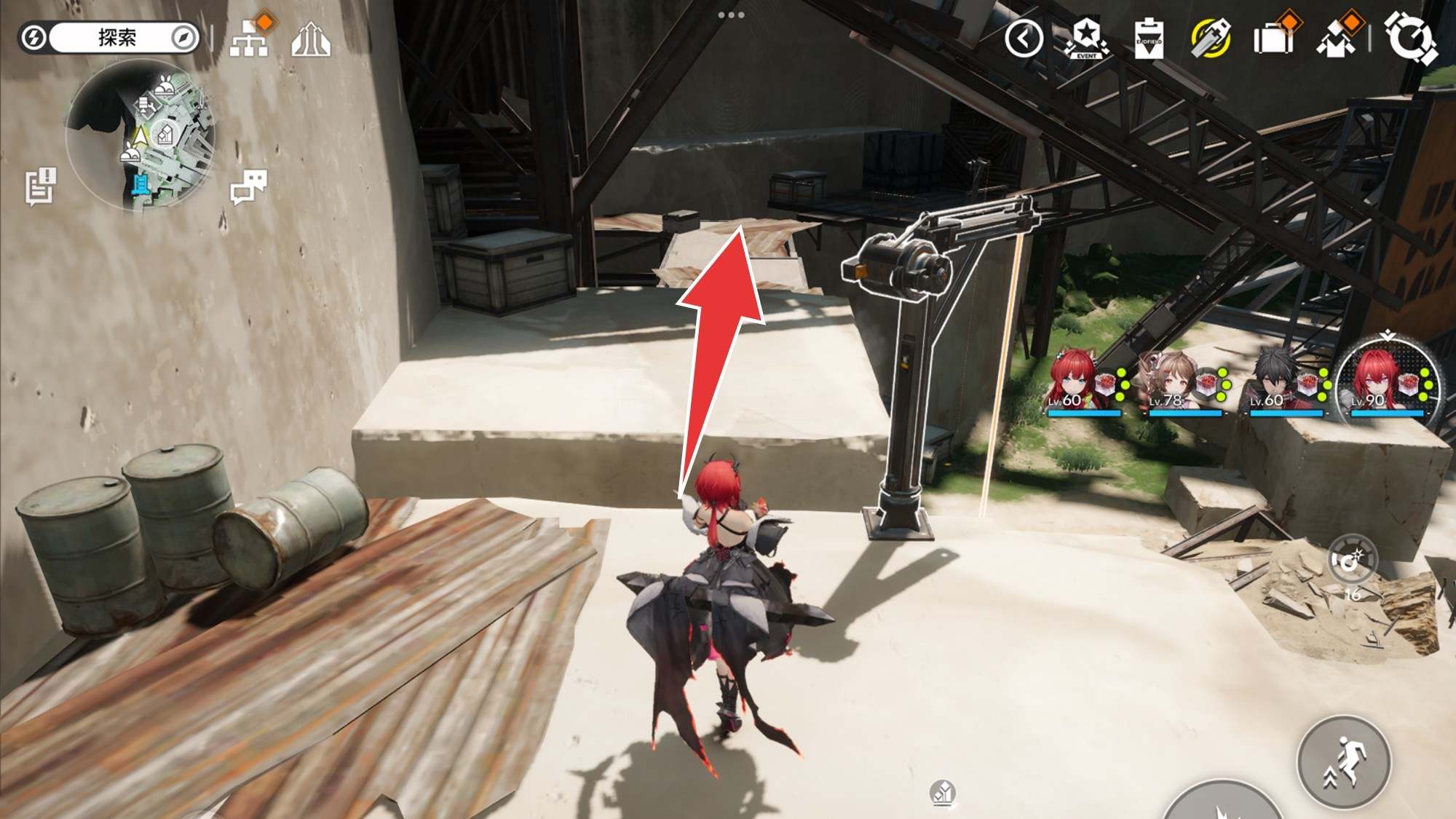Tap the jump button with leaping figure
1456x819 pixels.
click(x=1343, y=762)
